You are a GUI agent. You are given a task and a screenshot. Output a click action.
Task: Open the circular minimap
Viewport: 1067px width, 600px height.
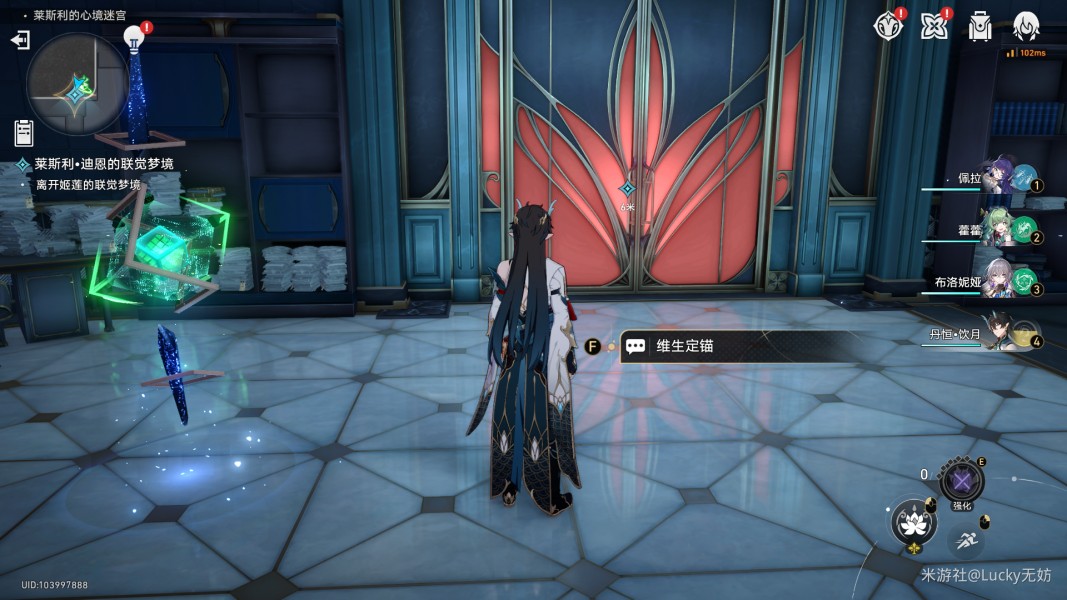76,83
